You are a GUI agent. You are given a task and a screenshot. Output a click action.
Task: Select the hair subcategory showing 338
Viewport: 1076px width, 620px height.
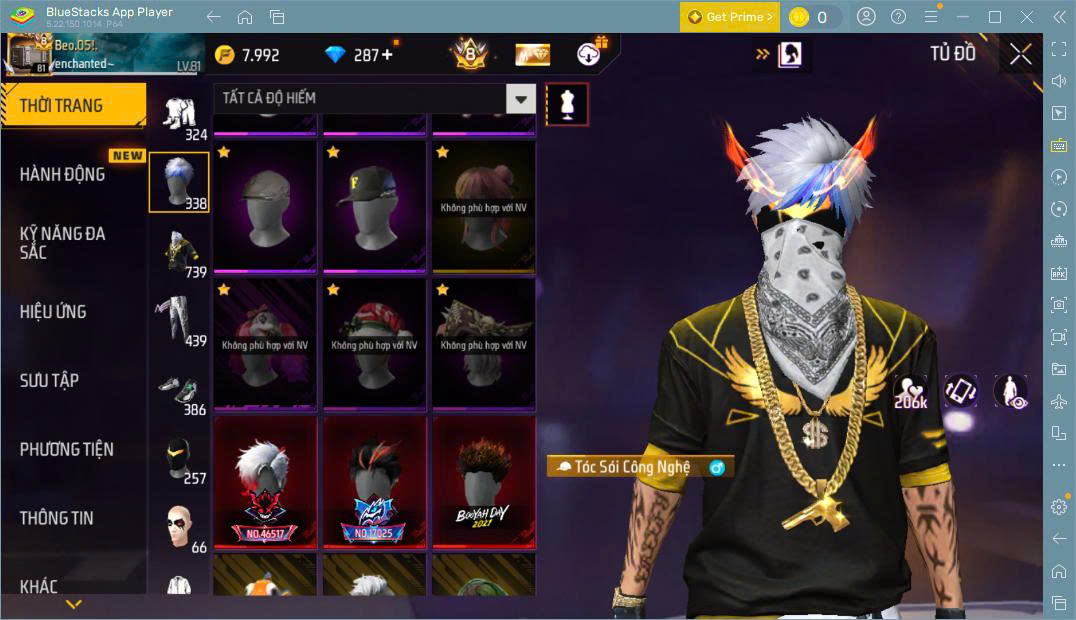click(x=179, y=182)
